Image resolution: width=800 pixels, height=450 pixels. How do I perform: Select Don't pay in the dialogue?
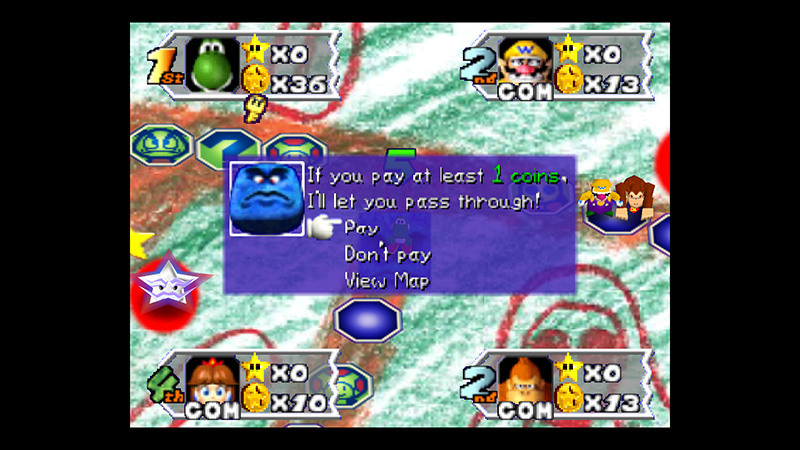pyautogui.click(x=387, y=254)
